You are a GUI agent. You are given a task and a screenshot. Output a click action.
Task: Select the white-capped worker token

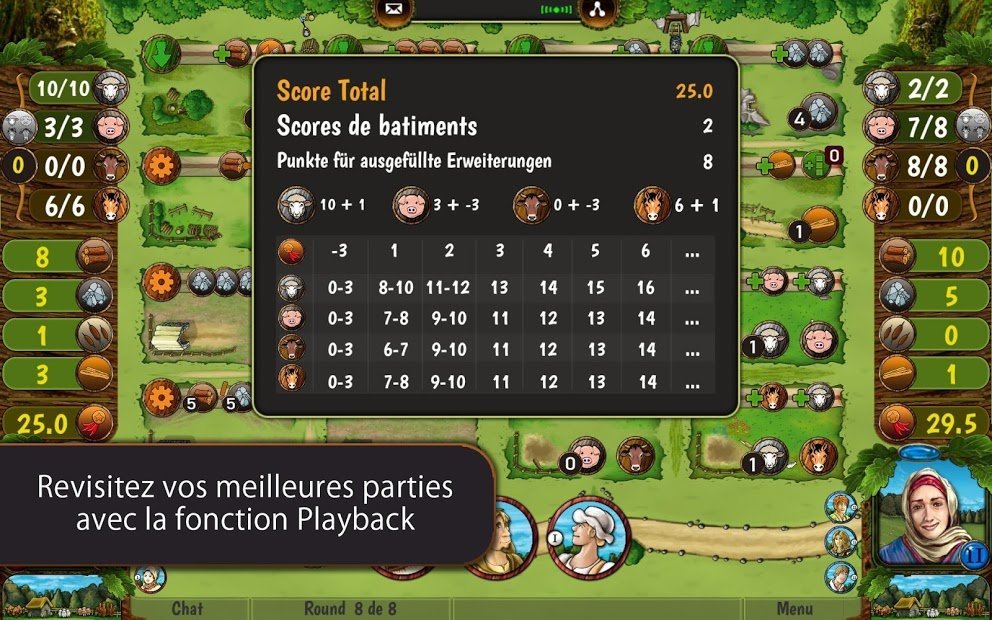click(x=588, y=537)
